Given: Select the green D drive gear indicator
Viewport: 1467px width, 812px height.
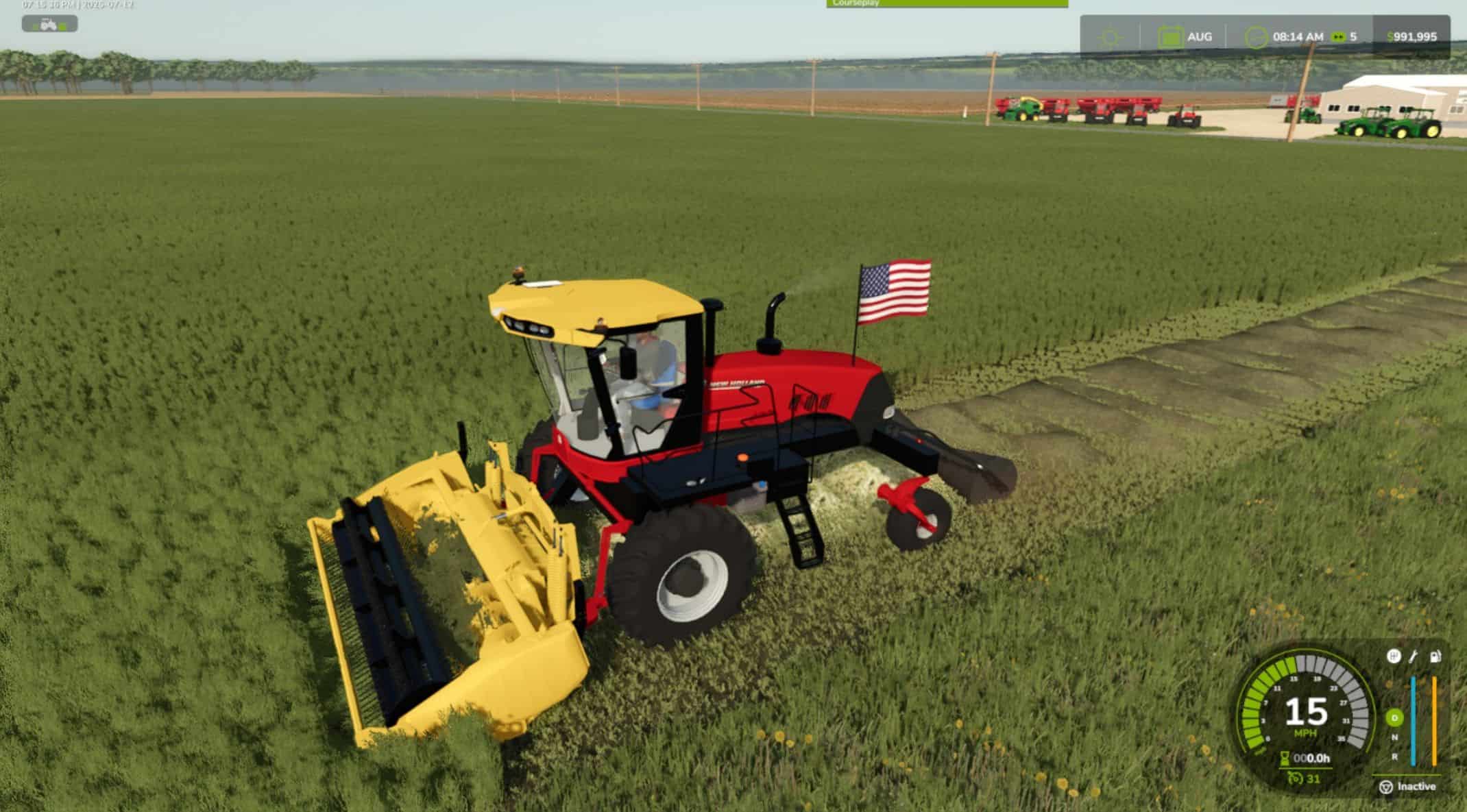Looking at the screenshot, I should tap(1394, 718).
